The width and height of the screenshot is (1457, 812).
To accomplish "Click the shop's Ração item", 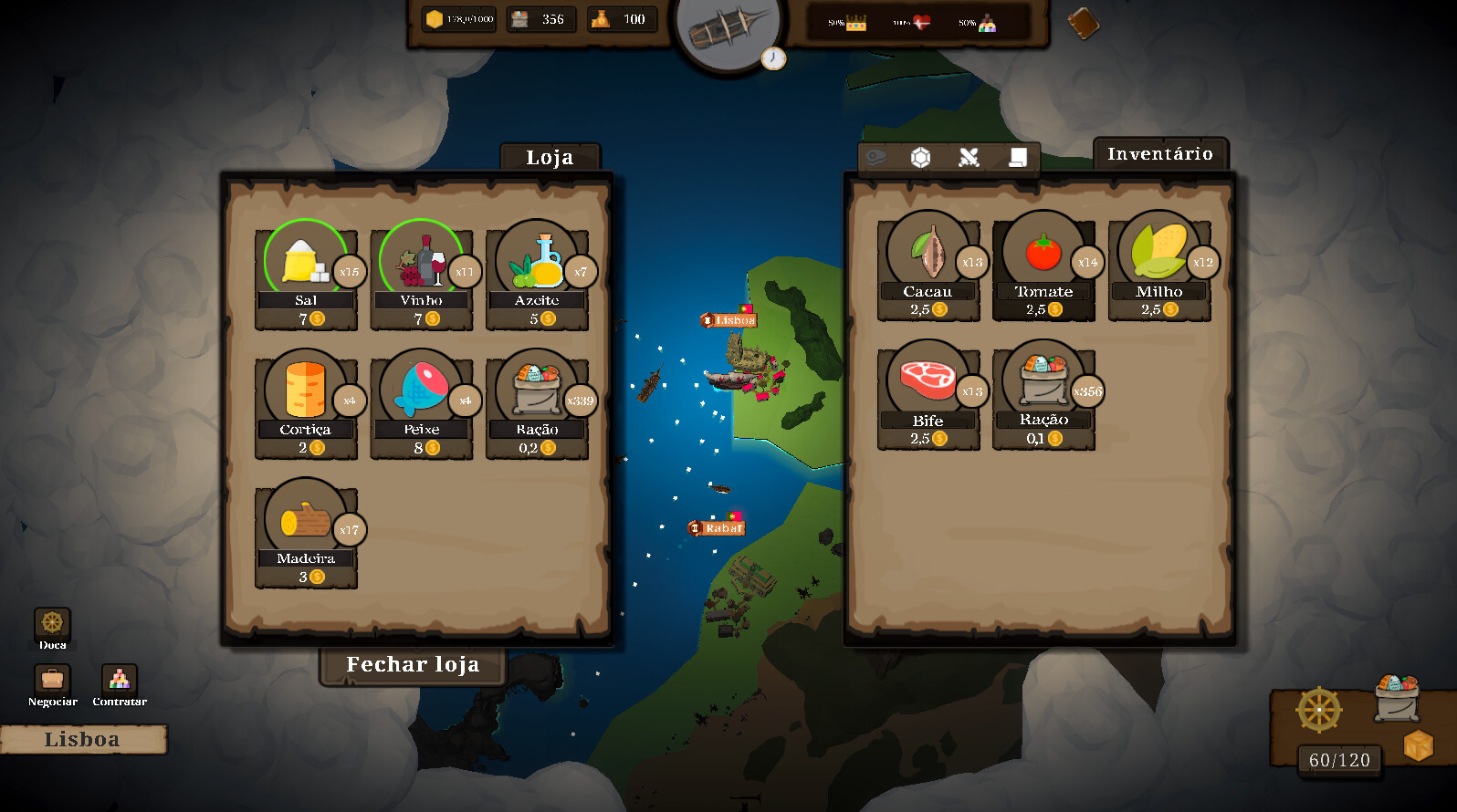I will pos(537,392).
